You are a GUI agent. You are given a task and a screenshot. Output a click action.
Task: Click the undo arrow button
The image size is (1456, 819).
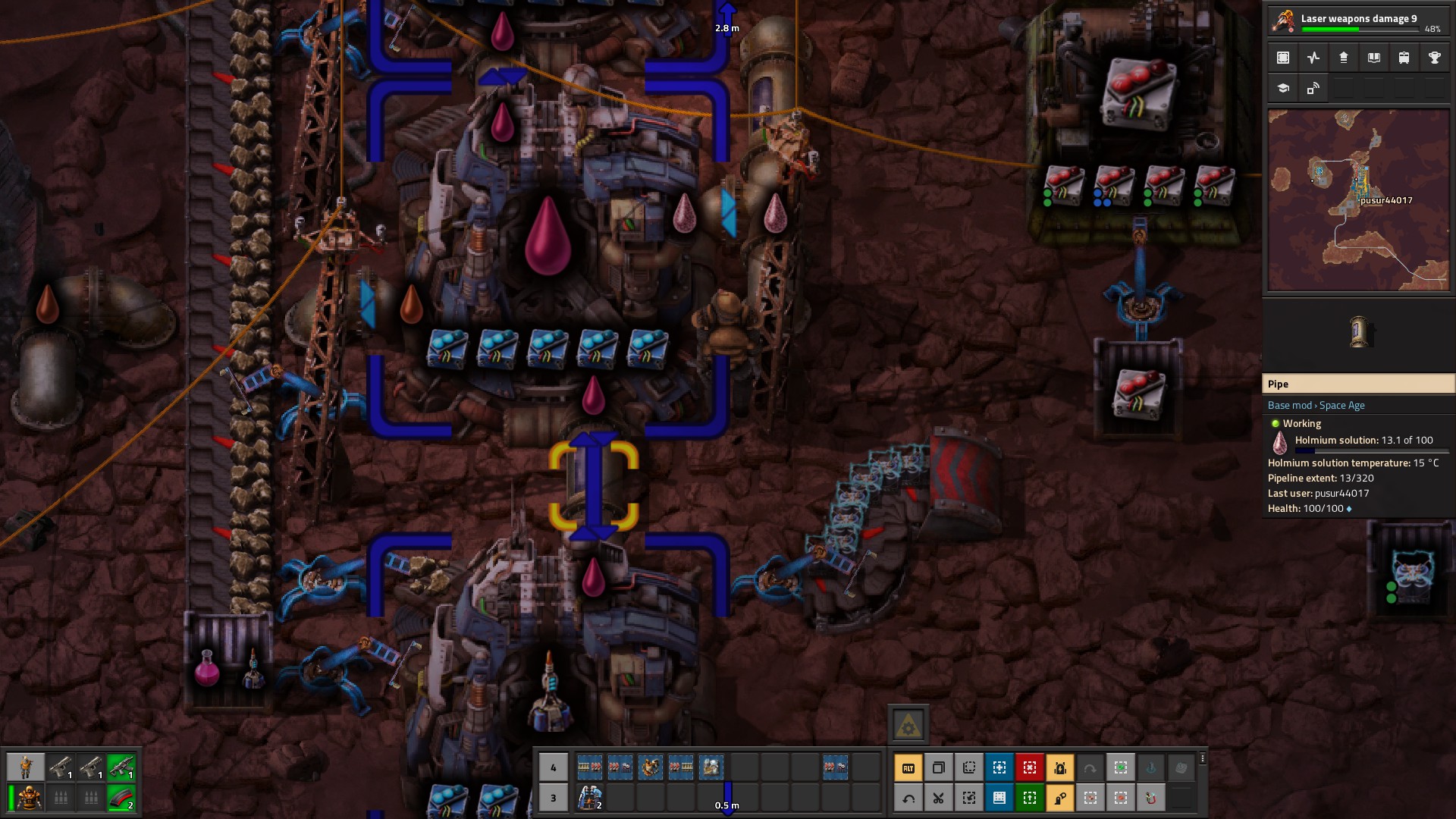click(908, 798)
